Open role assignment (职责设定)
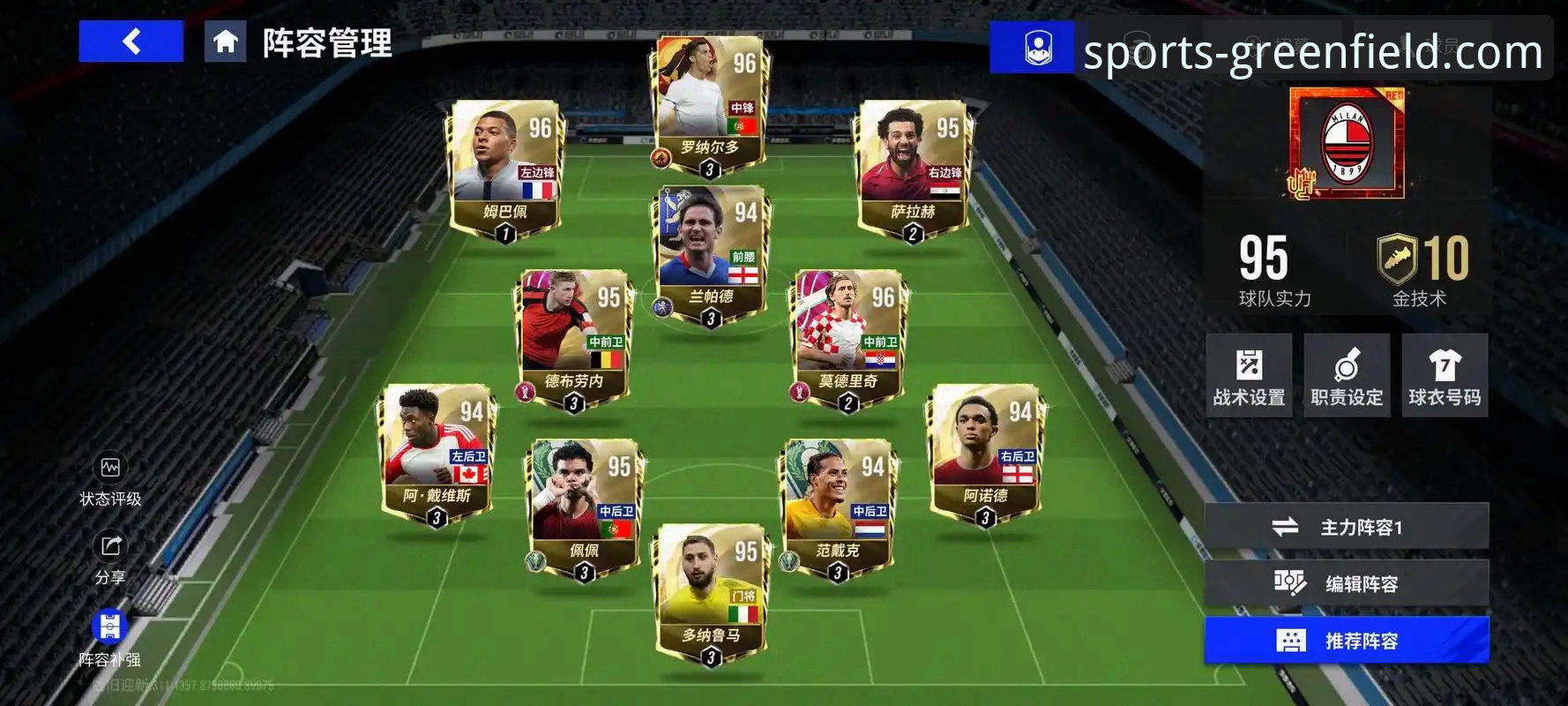1568x706 pixels. pyautogui.click(x=1347, y=376)
